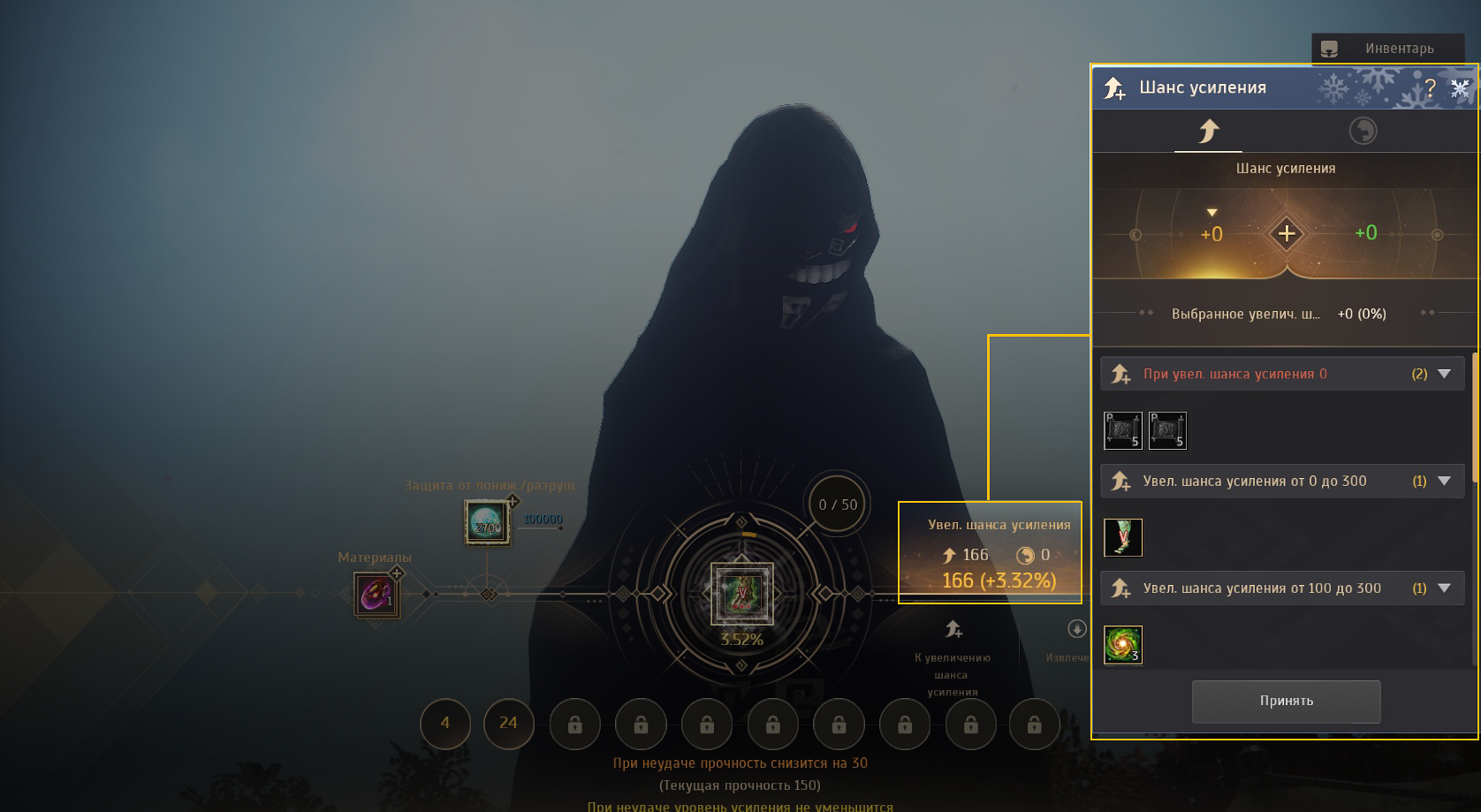Select the purple material stone slot
This screenshot has height=812, width=1481.
click(x=376, y=594)
